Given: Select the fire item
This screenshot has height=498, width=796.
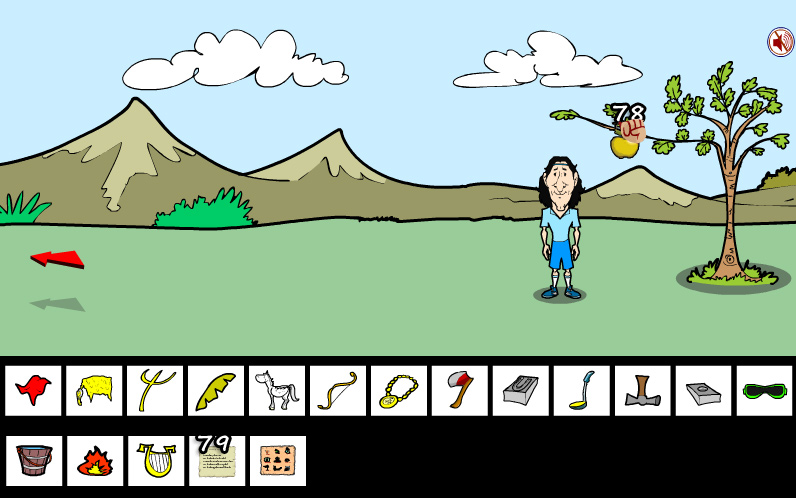Looking at the screenshot, I should (94, 460).
